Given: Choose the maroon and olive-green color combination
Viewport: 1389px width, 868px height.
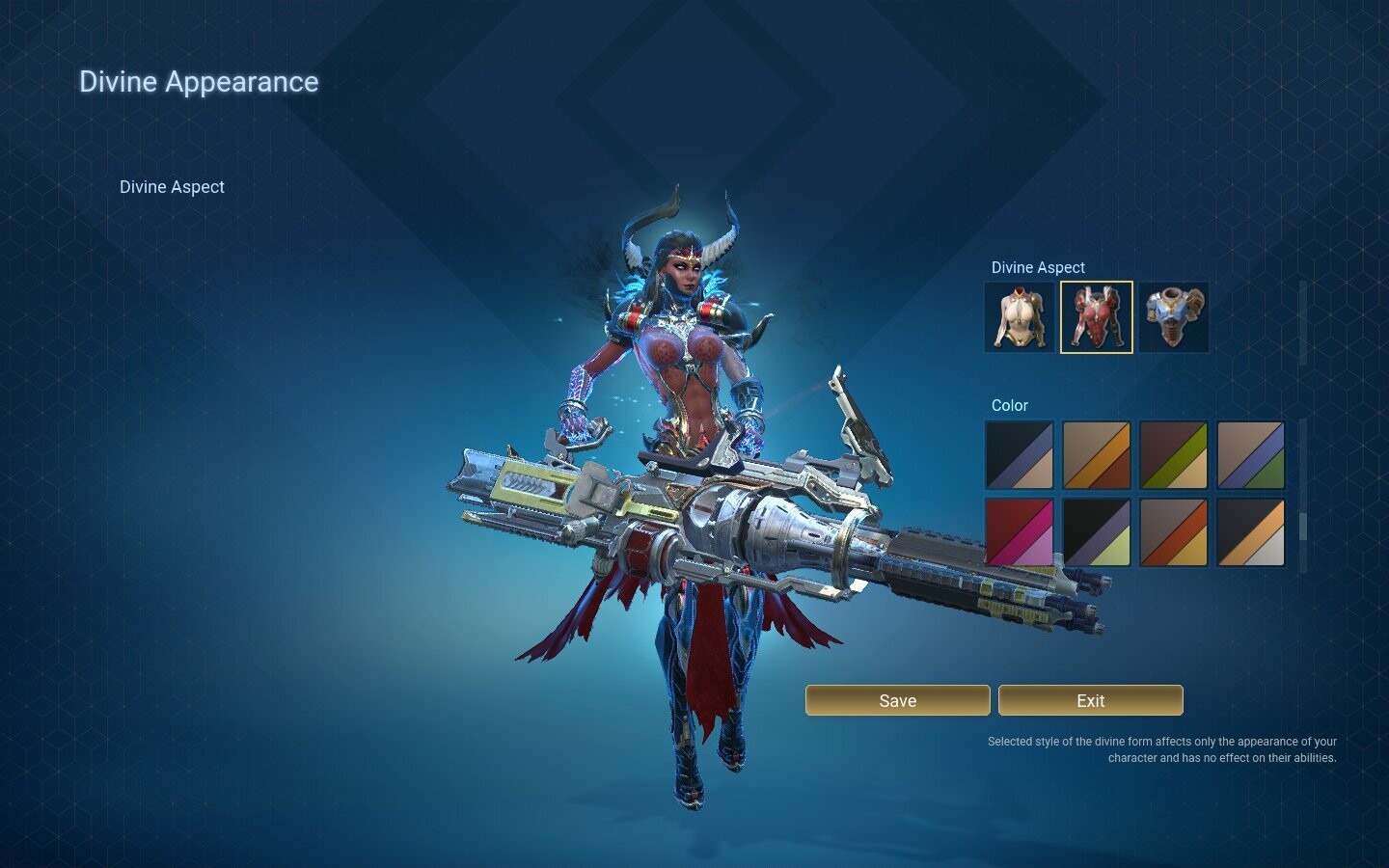Looking at the screenshot, I should pos(1173,454).
